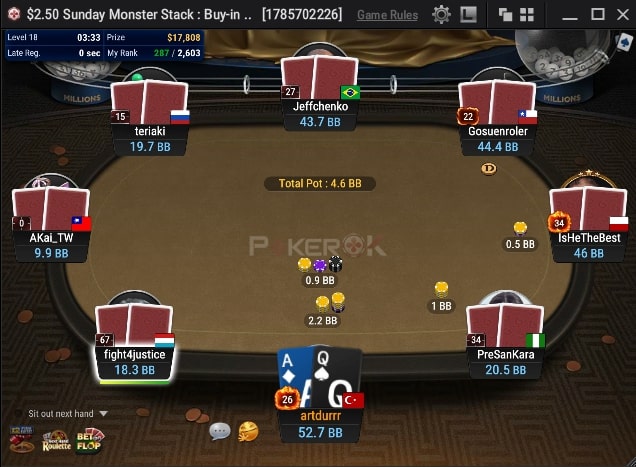Open the chat speech bubble
The image size is (636, 467).
tap(220, 431)
